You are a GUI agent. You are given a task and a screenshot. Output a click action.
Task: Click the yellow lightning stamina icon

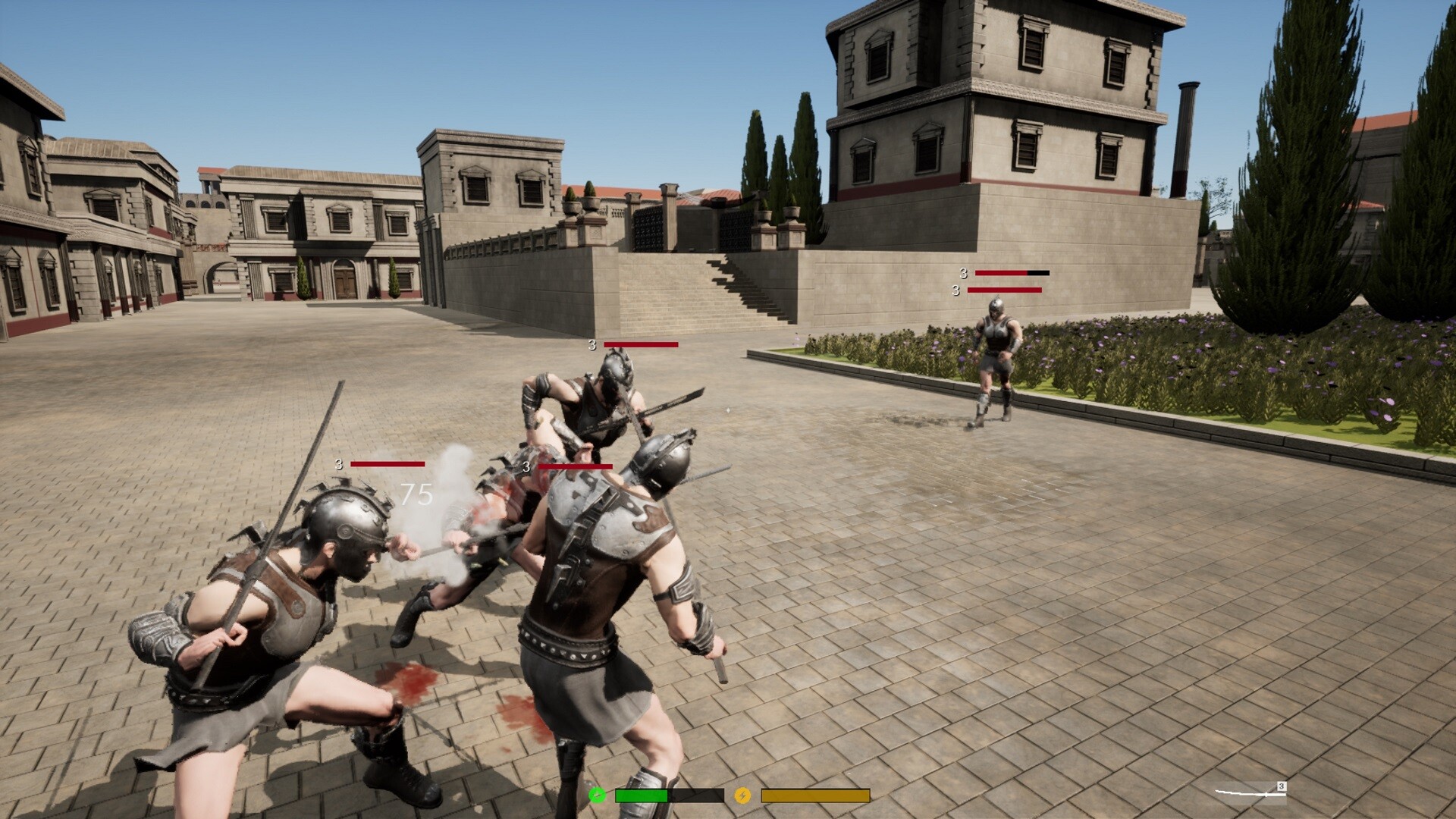point(743,796)
